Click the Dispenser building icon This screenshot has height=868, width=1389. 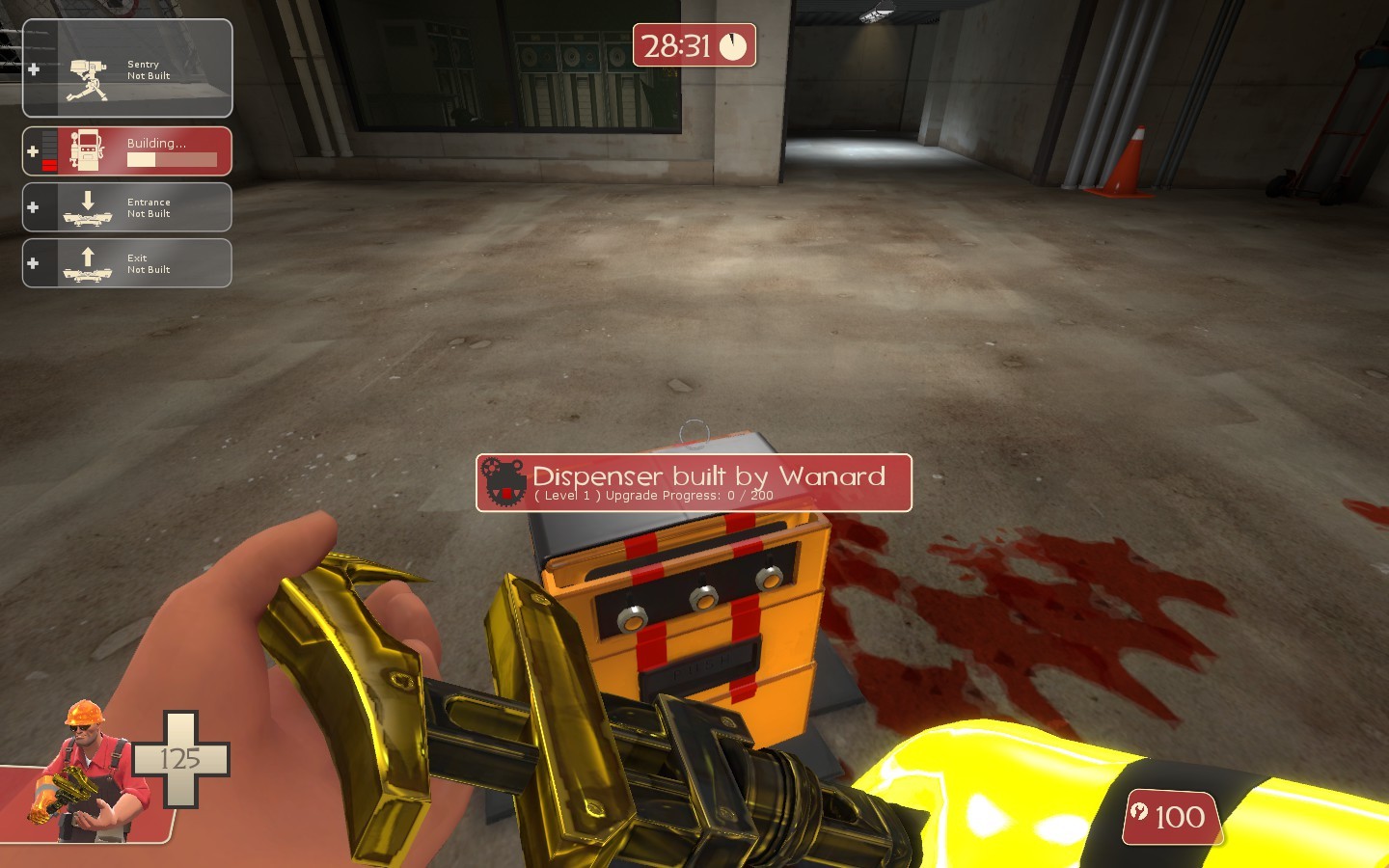88,149
